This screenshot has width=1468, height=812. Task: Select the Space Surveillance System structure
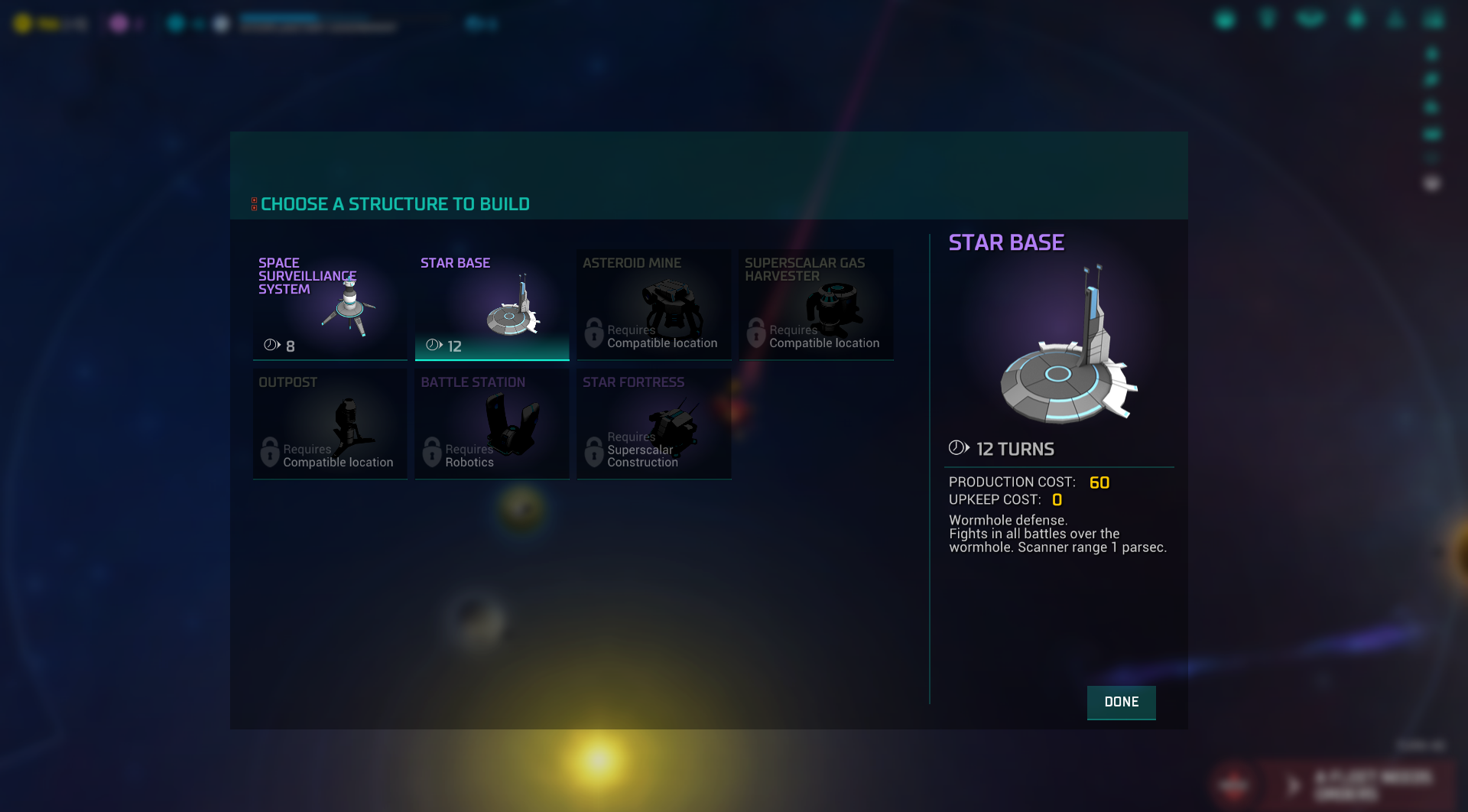(330, 304)
